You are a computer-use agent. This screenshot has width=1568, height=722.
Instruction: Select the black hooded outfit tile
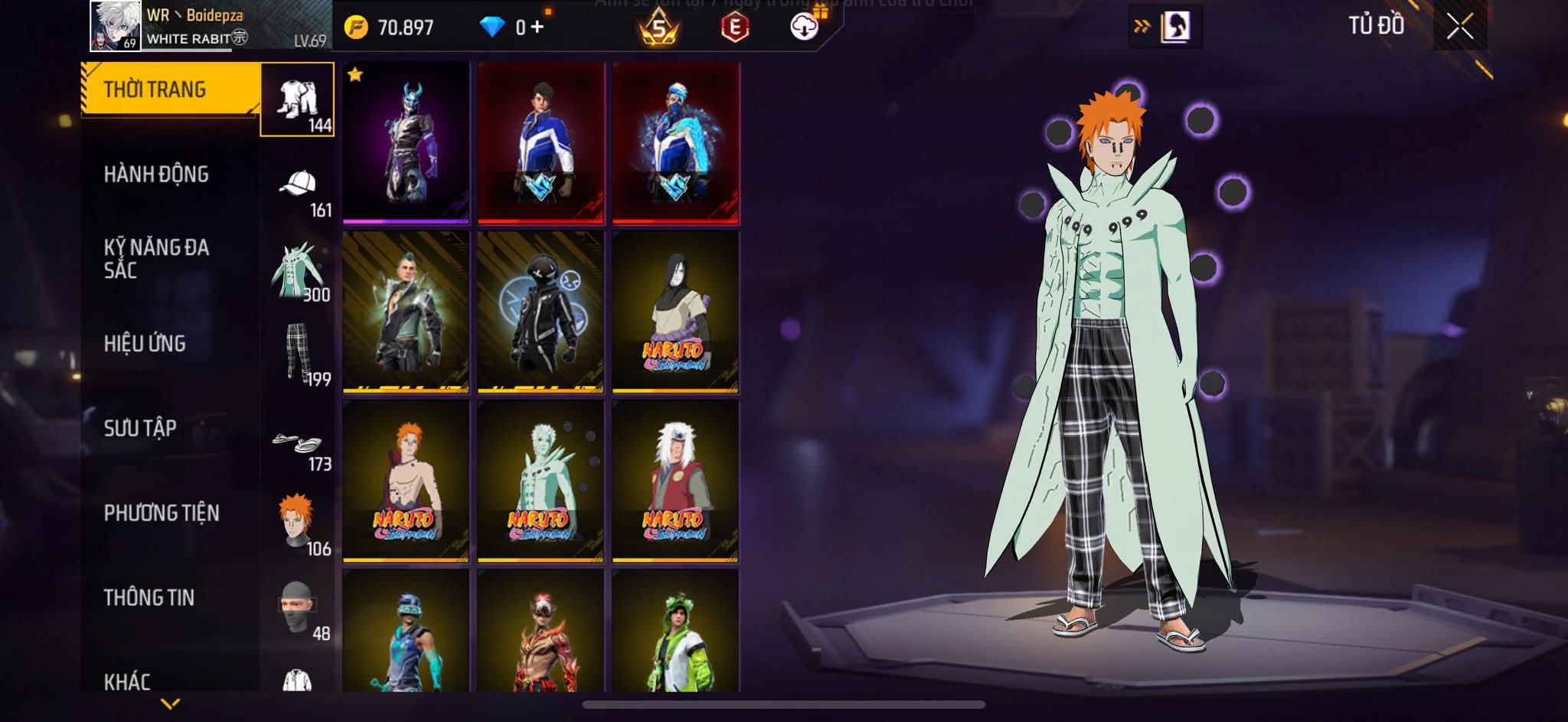point(541,312)
